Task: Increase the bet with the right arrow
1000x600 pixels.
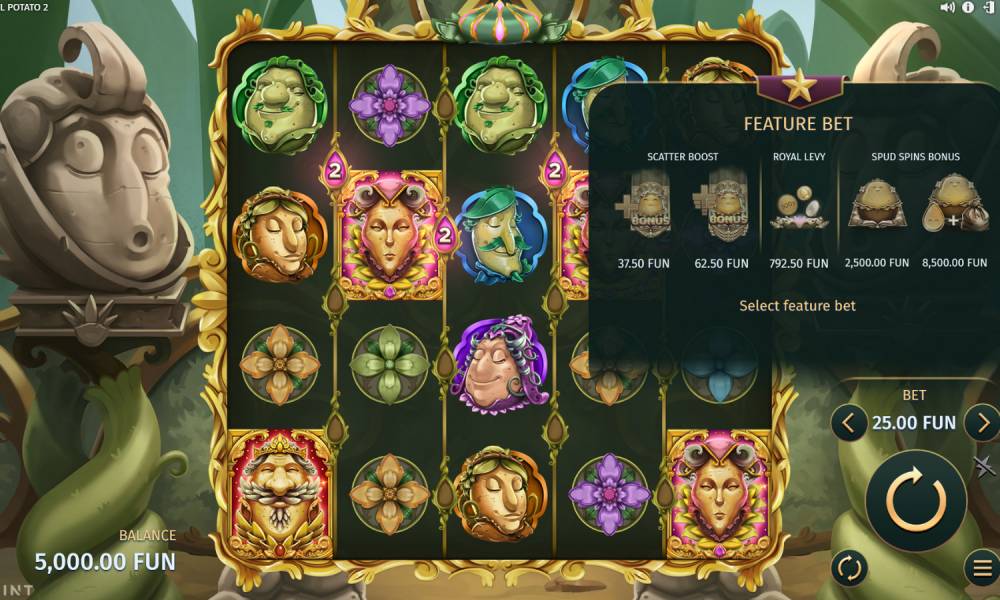Action: tap(982, 423)
